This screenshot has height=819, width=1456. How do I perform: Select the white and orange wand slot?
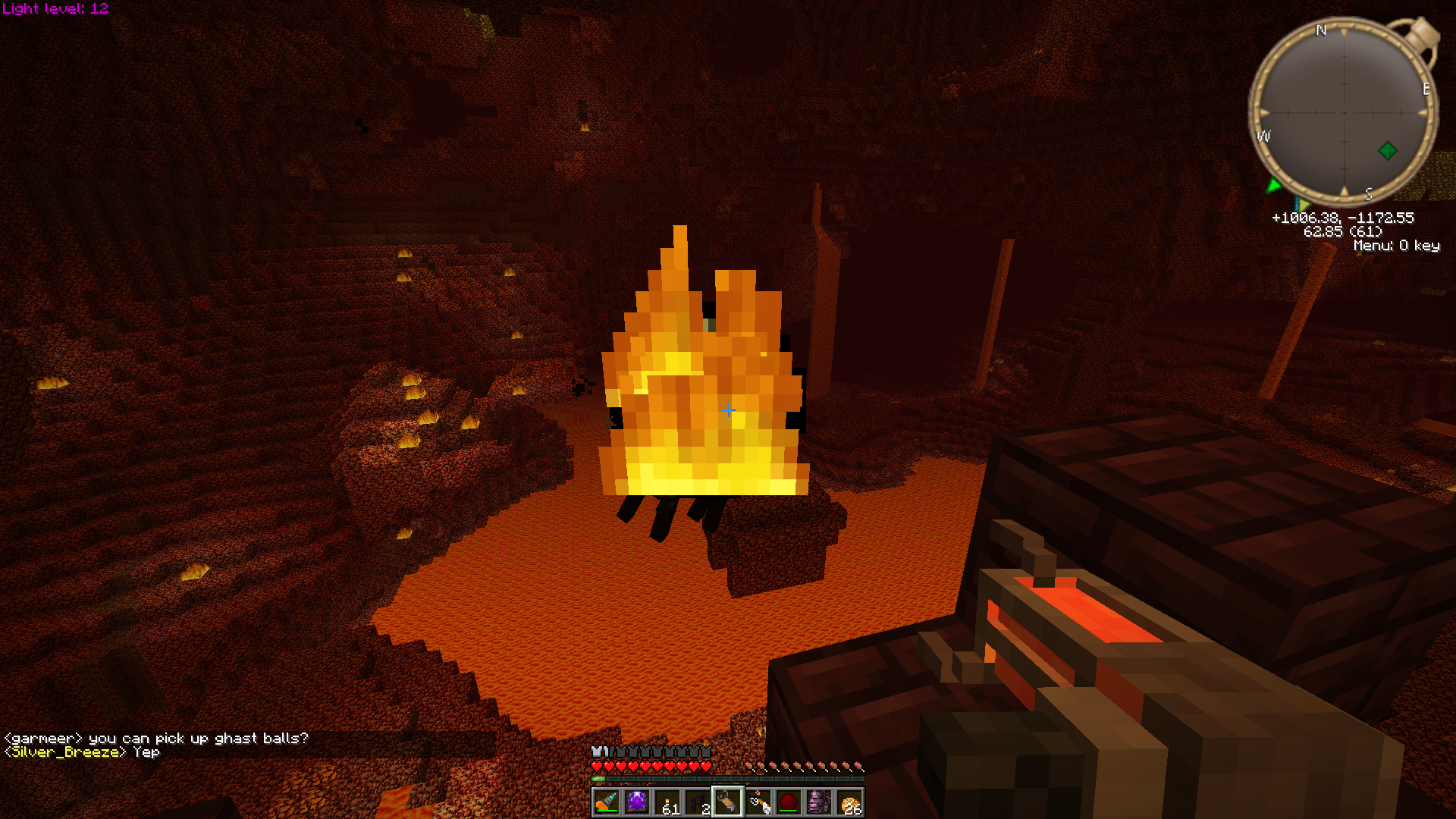[758, 802]
